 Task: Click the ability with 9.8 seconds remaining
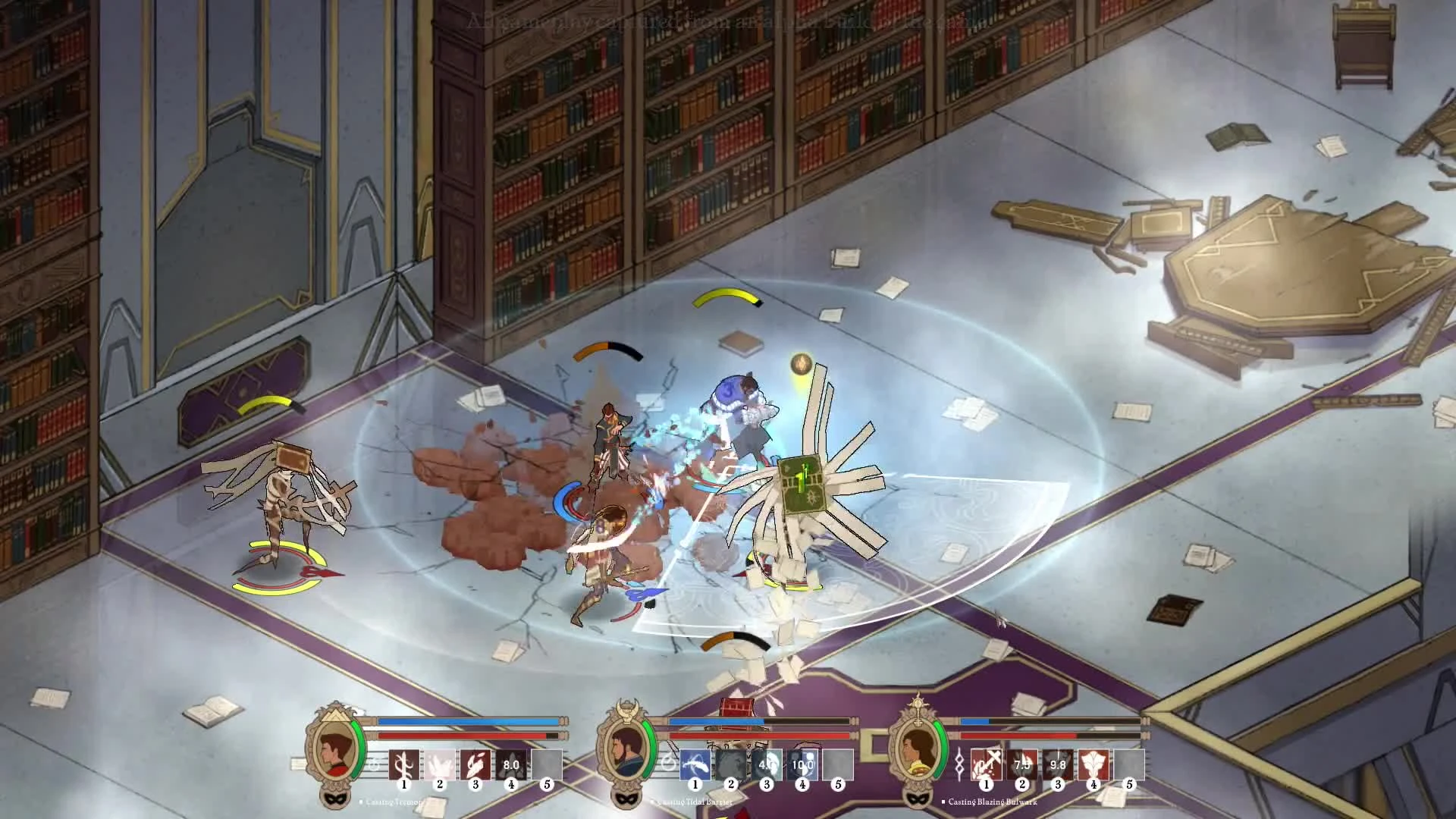pyautogui.click(x=1058, y=766)
